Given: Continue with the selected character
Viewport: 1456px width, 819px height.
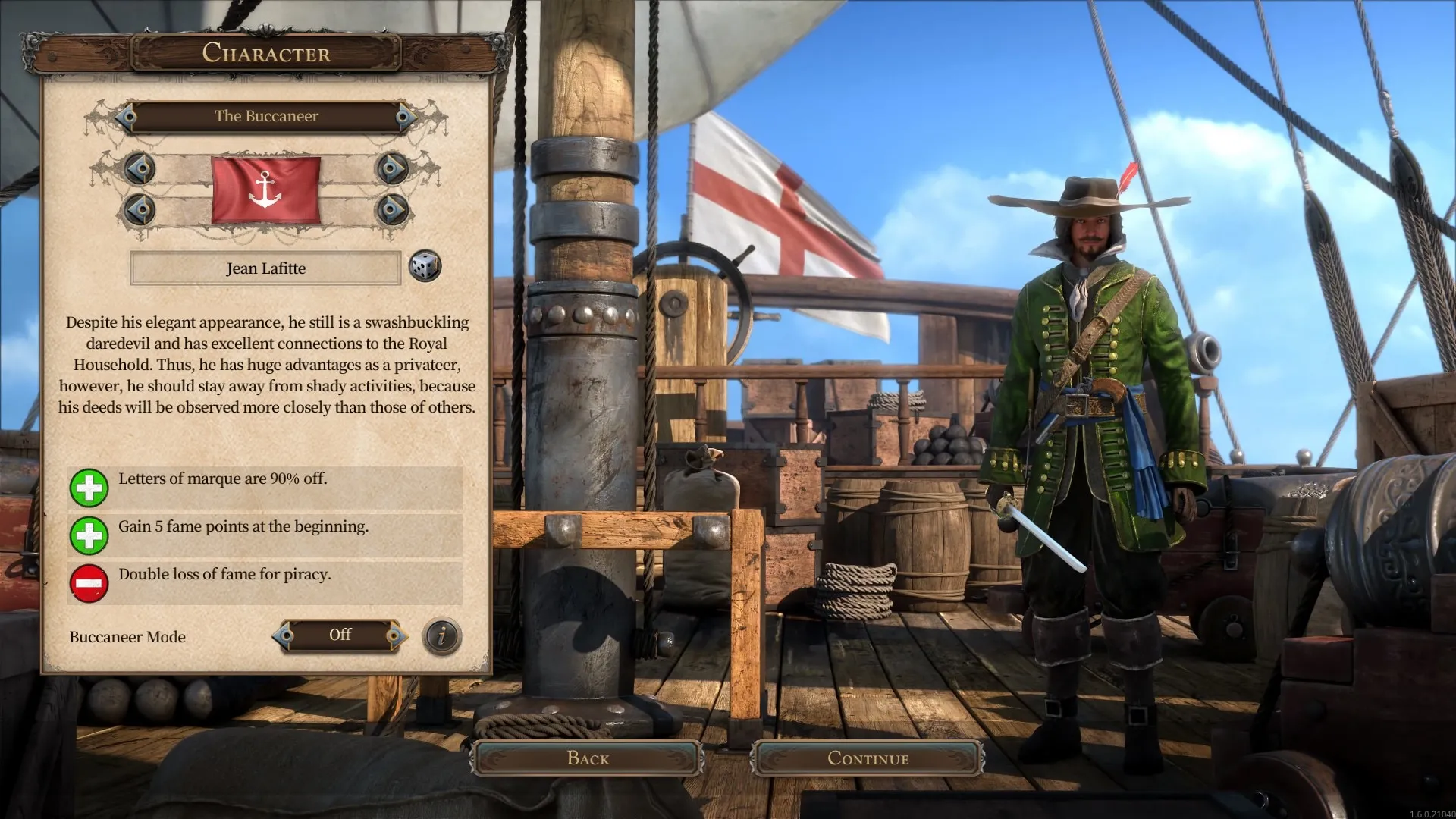Looking at the screenshot, I should [868, 758].
